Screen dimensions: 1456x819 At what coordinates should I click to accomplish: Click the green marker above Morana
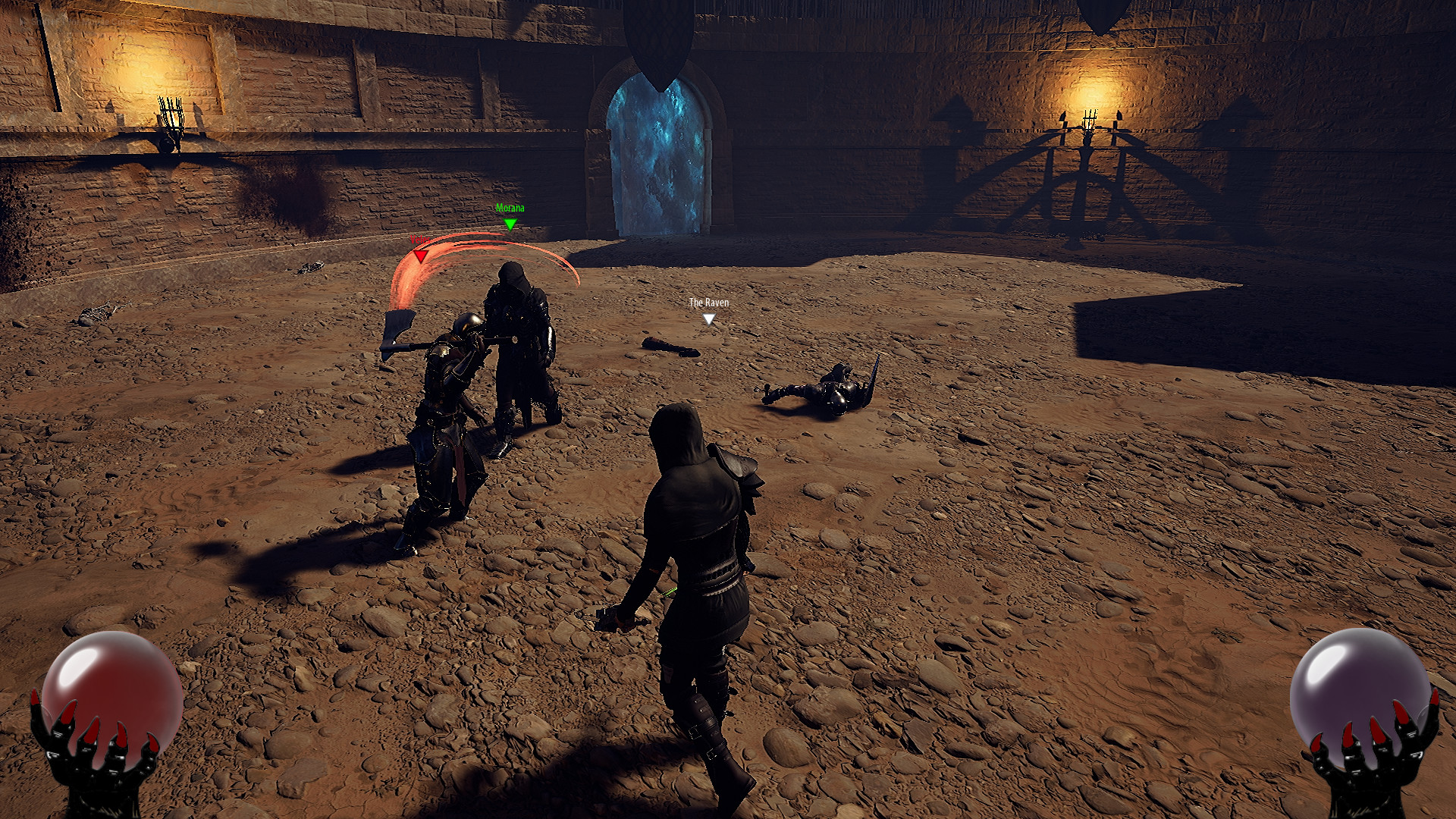click(510, 224)
